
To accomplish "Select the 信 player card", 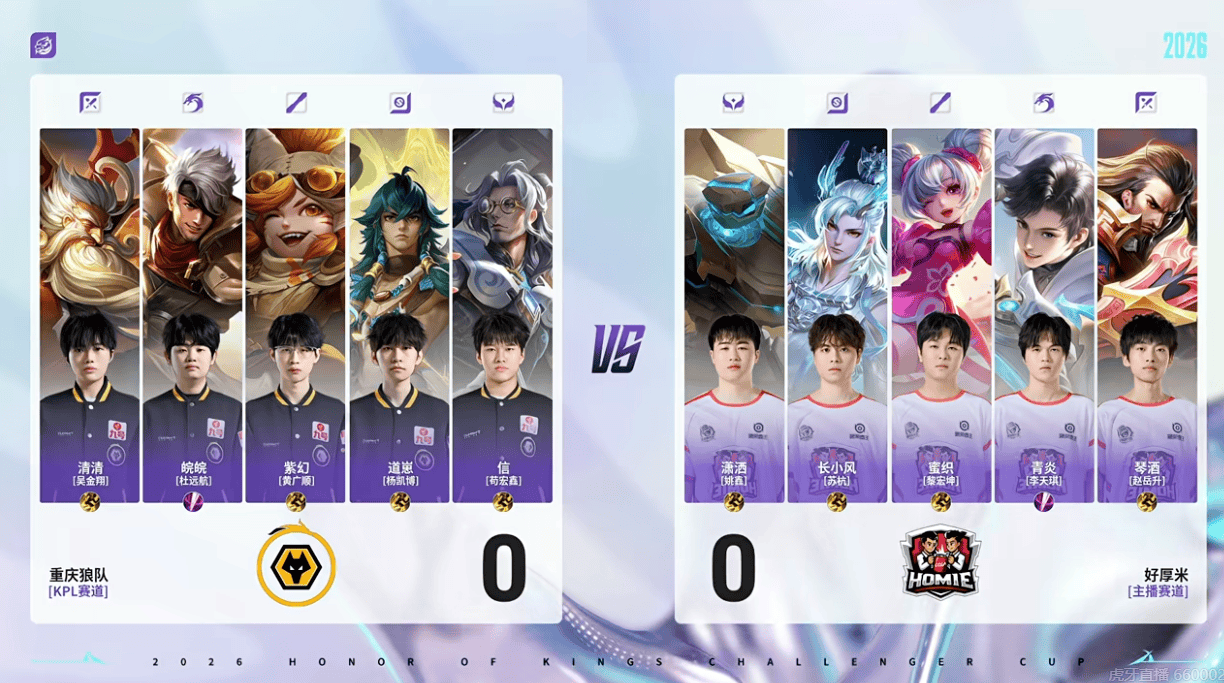I will tap(502, 315).
